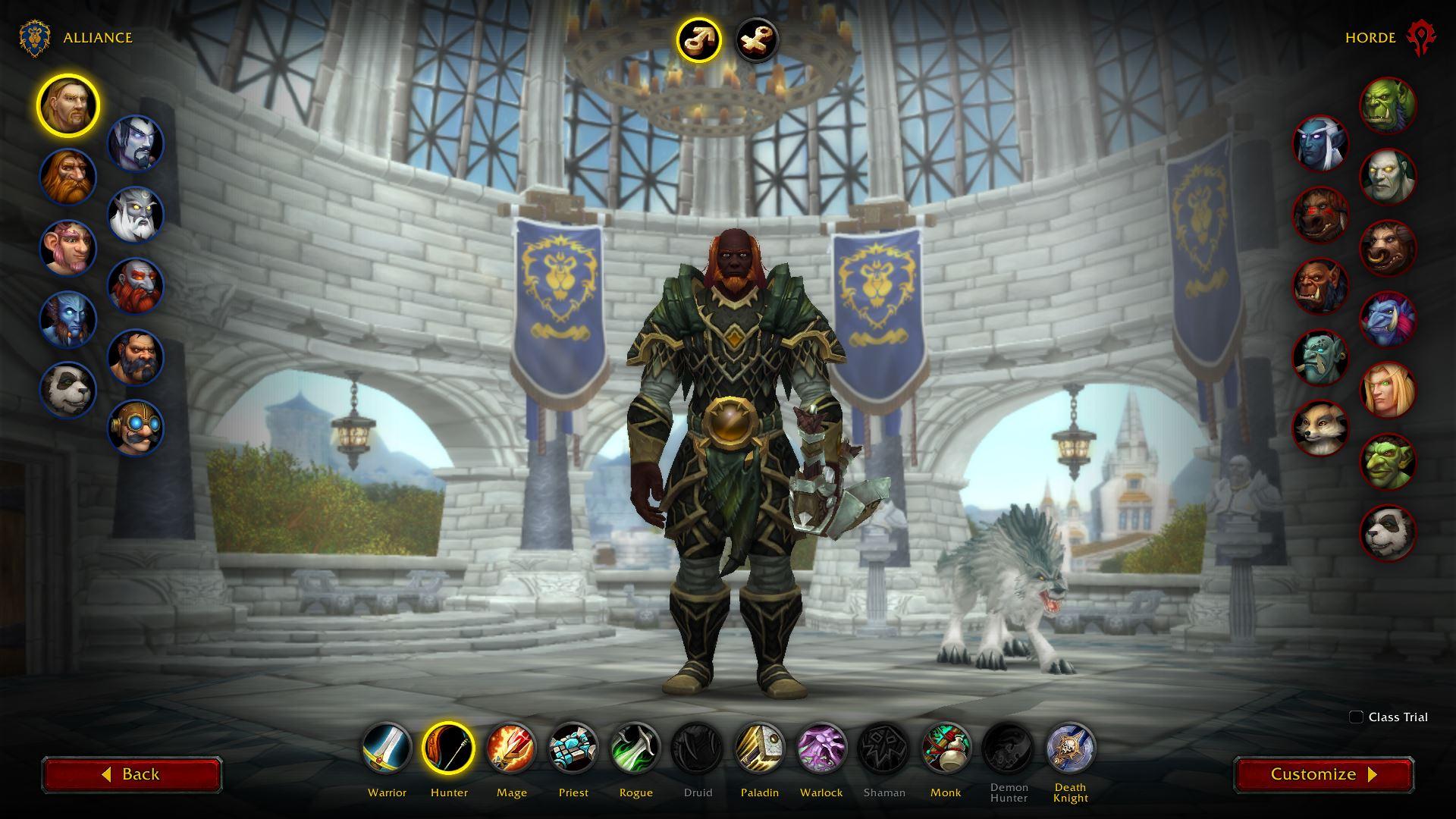The image size is (1456, 819).
Task: Click the Back button
Action: coord(132,774)
